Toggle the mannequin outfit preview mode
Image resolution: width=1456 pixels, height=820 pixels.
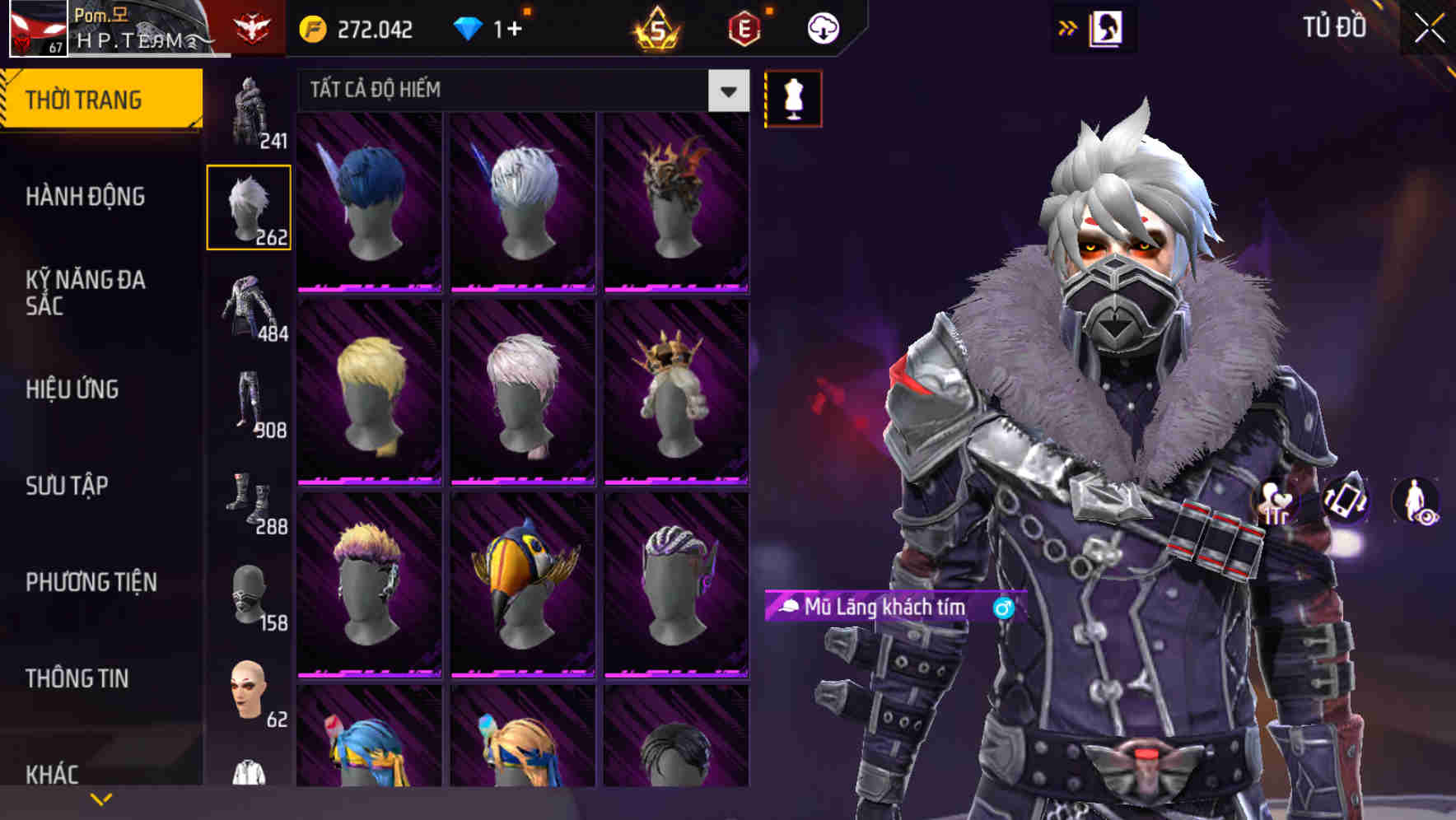click(x=793, y=98)
